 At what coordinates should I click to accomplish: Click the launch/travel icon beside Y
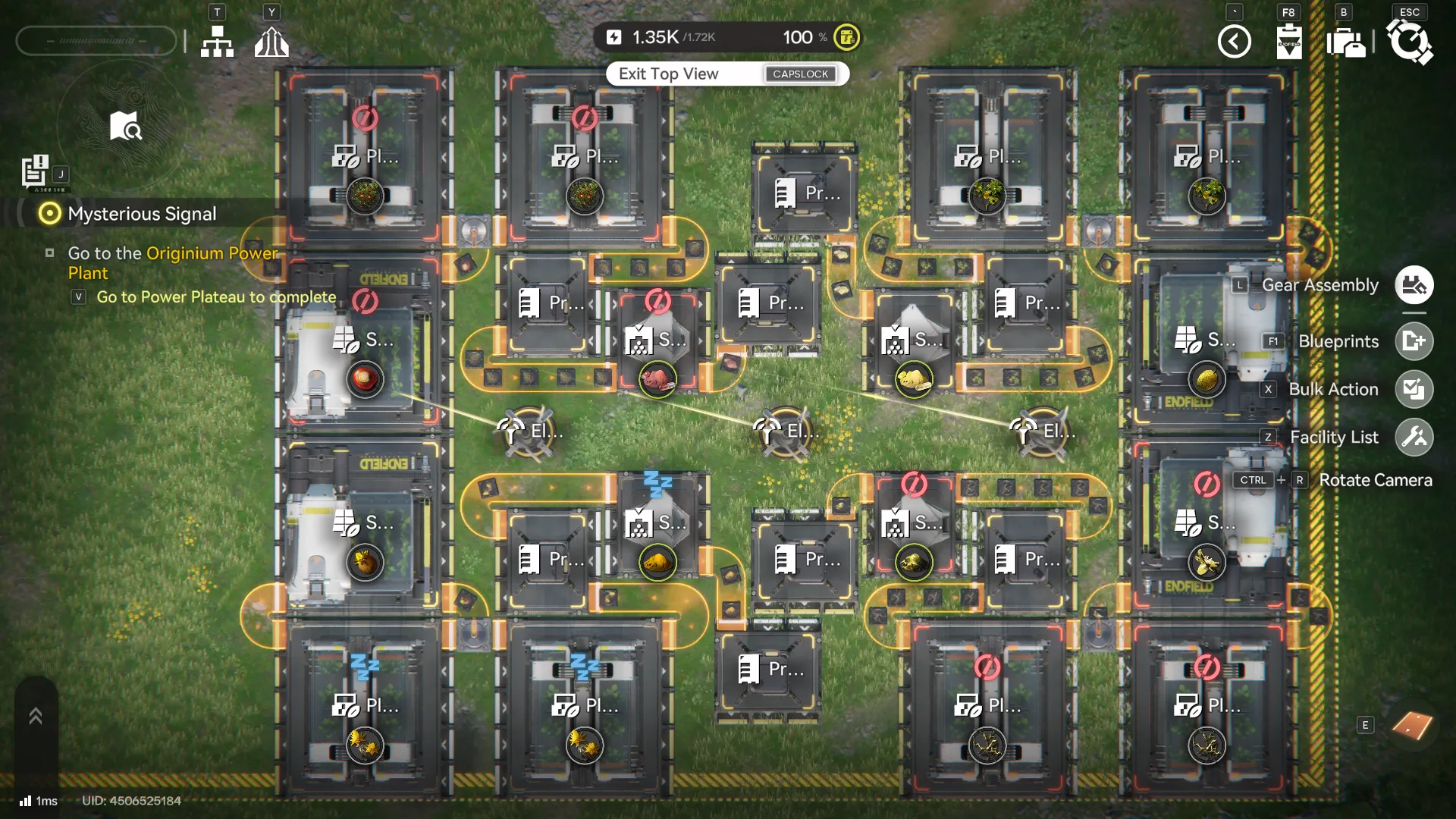point(272,42)
